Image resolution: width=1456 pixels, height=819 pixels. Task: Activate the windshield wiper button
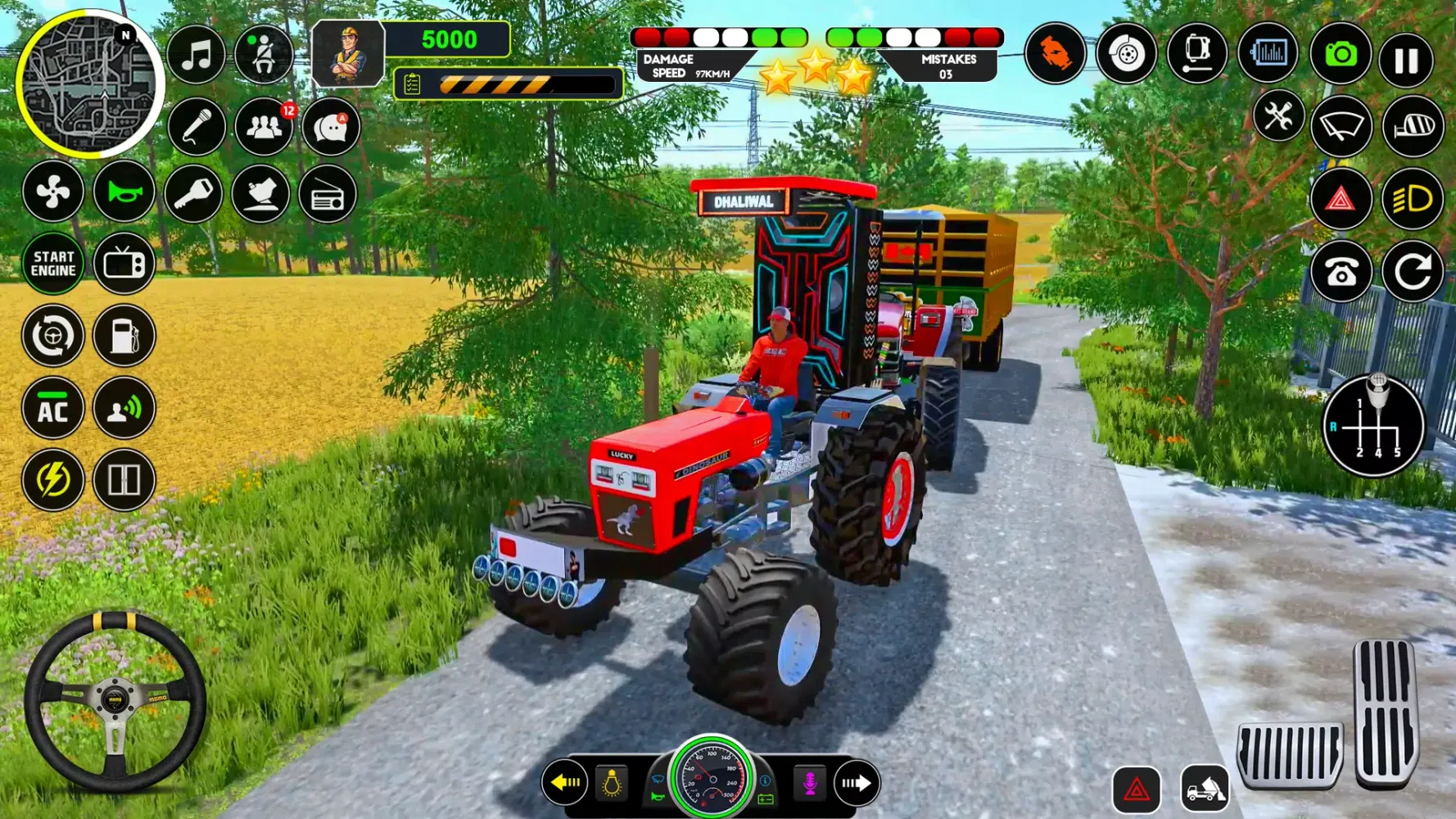1341,127
